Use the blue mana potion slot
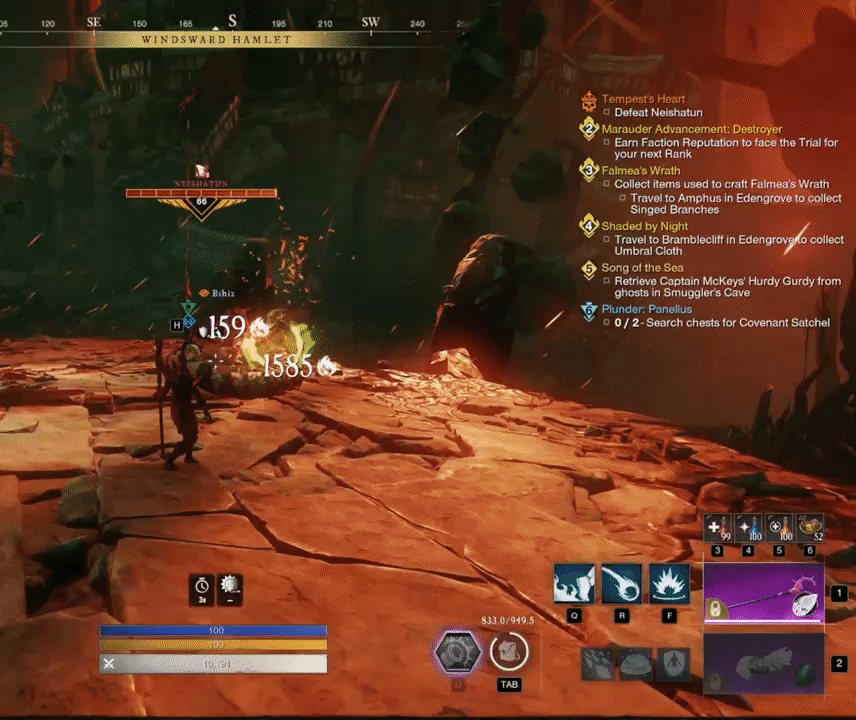856x720 pixels. click(x=748, y=528)
